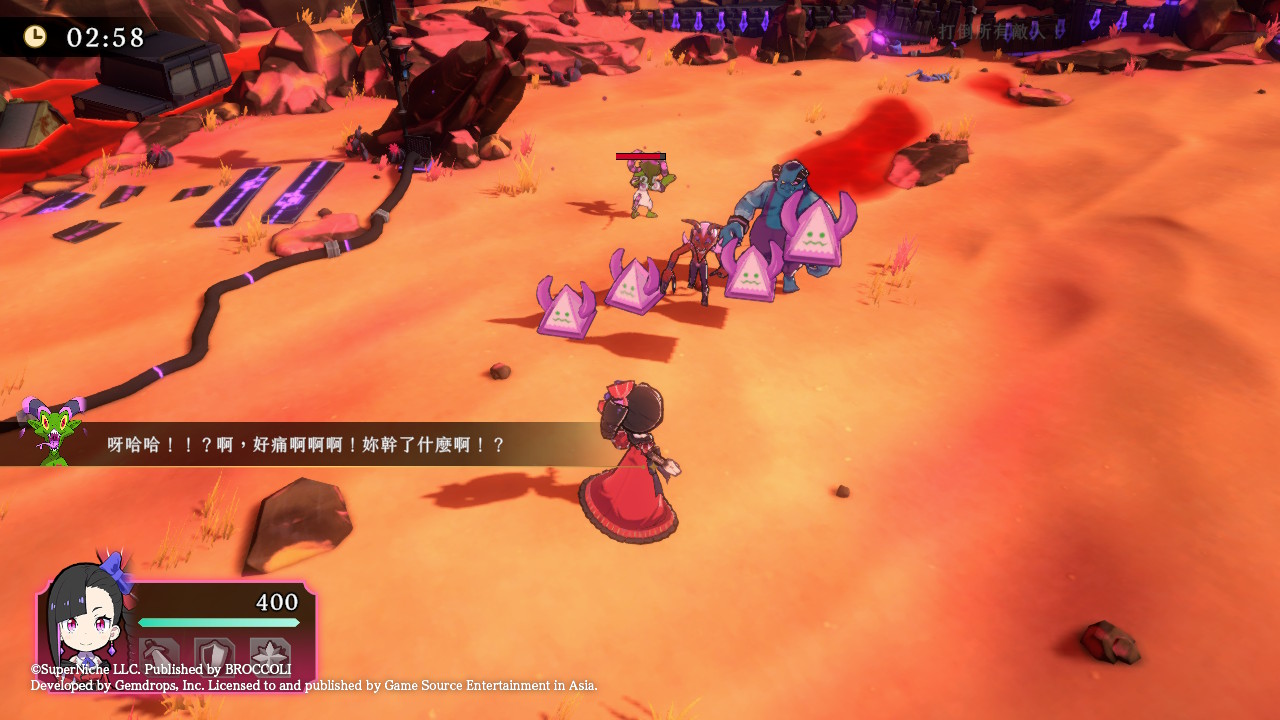This screenshot has width=1280, height=720.
Task: Select the sword attack icon
Action: (160, 655)
